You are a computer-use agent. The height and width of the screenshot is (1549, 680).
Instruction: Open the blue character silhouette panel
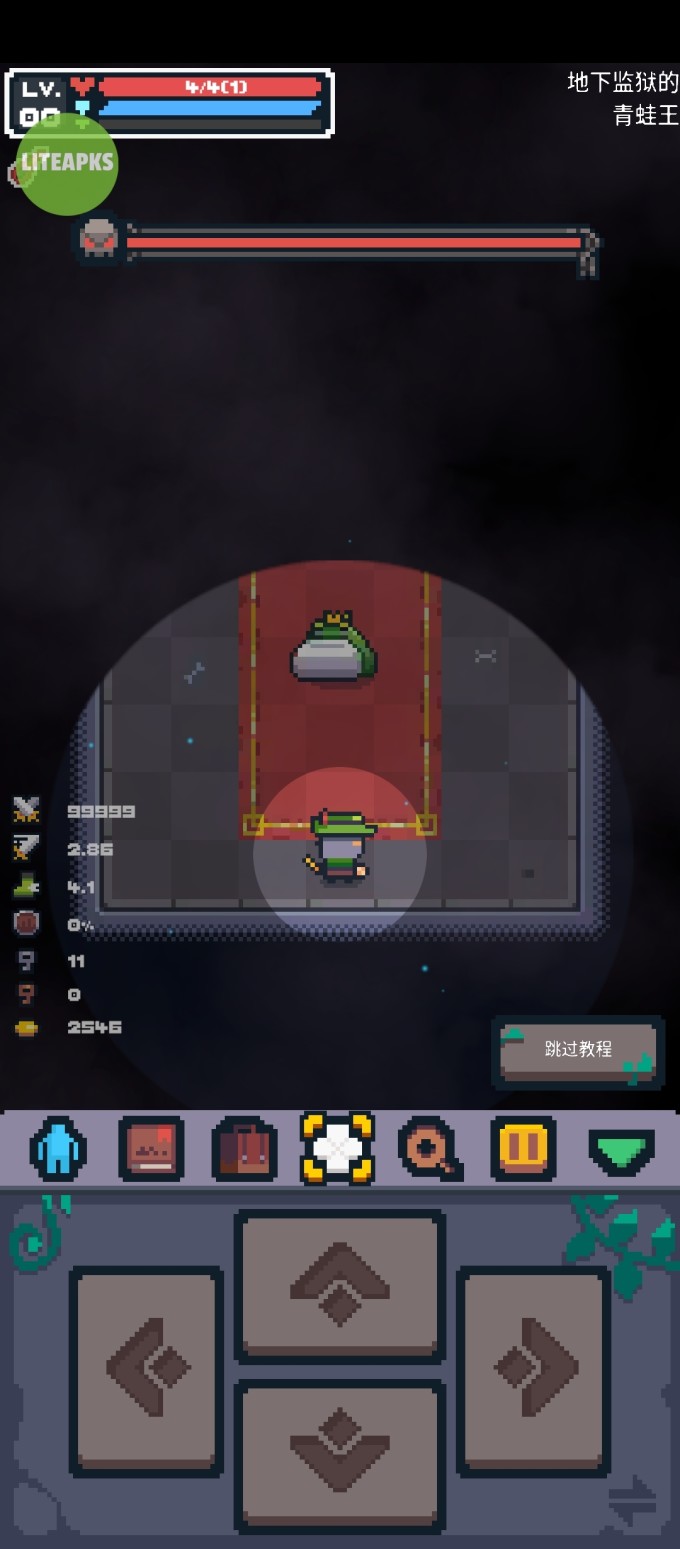pos(58,1149)
